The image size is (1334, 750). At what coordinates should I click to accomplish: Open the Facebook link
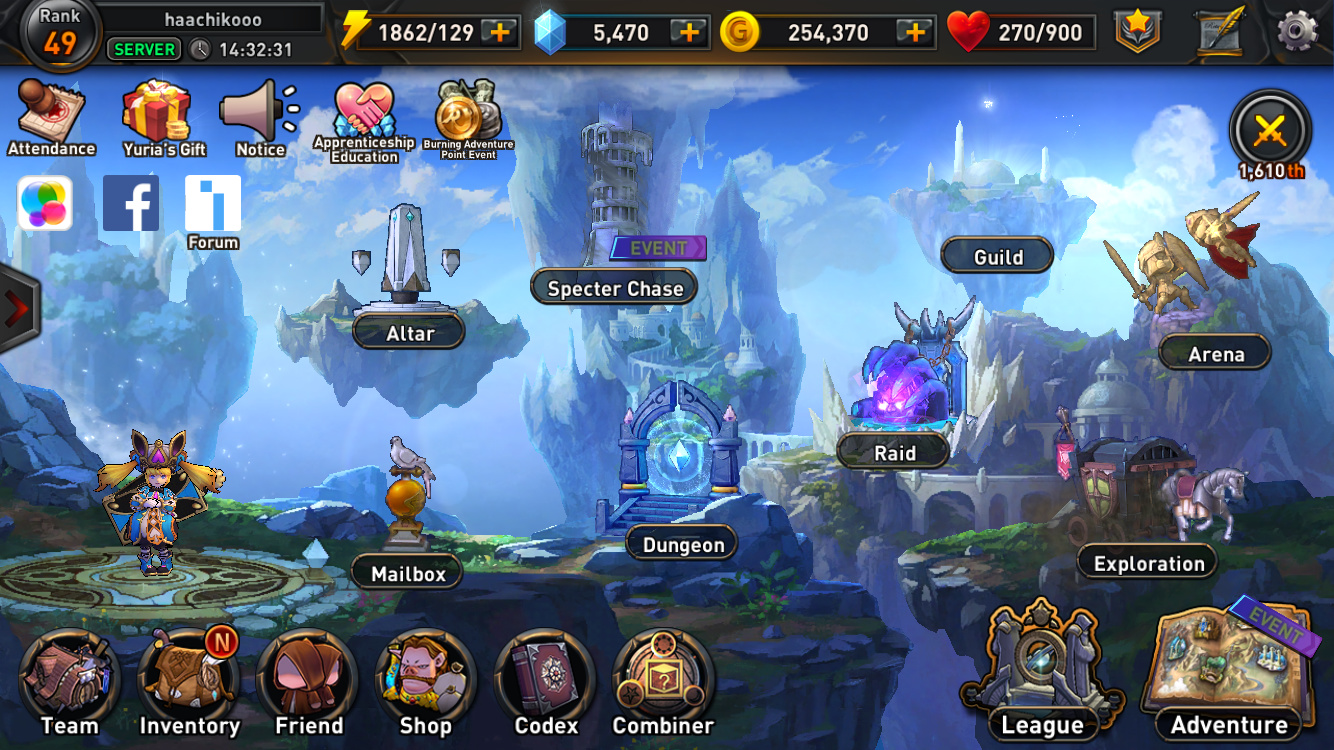click(x=131, y=203)
